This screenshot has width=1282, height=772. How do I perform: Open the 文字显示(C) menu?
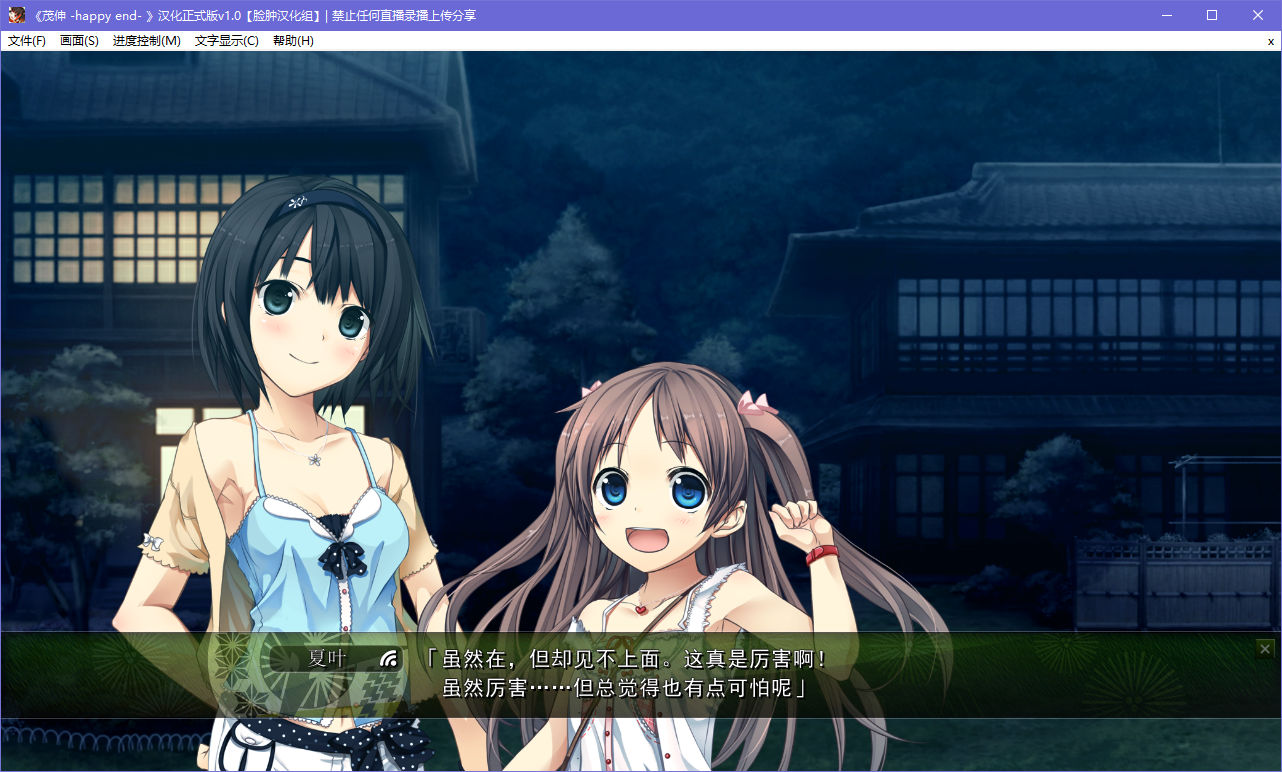pyautogui.click(x=226, y=41)
